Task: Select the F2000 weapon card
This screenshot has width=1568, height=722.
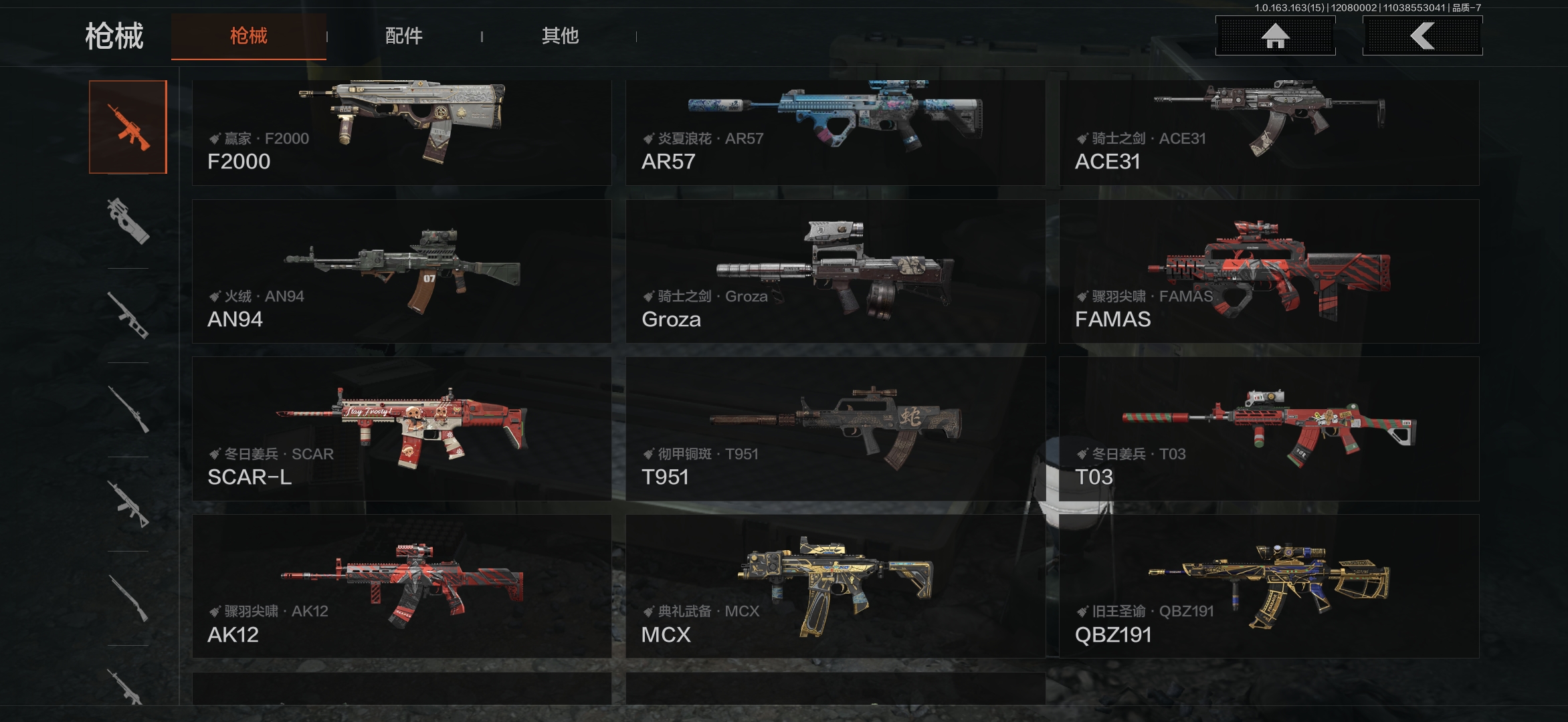Action: 401,132
